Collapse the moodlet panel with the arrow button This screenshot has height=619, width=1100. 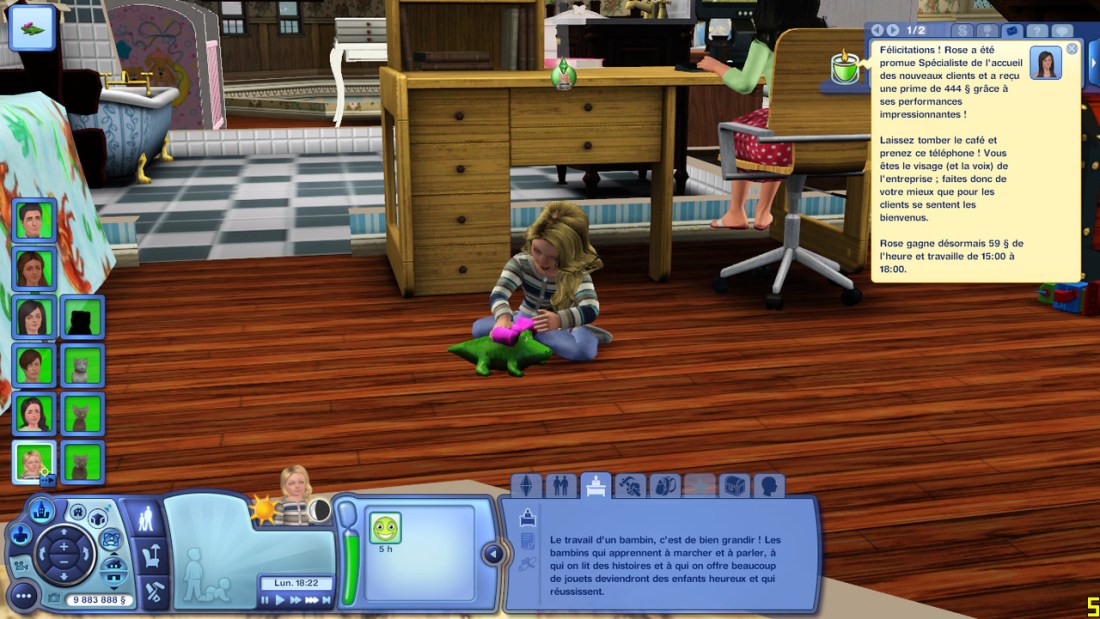pos(492,553)
